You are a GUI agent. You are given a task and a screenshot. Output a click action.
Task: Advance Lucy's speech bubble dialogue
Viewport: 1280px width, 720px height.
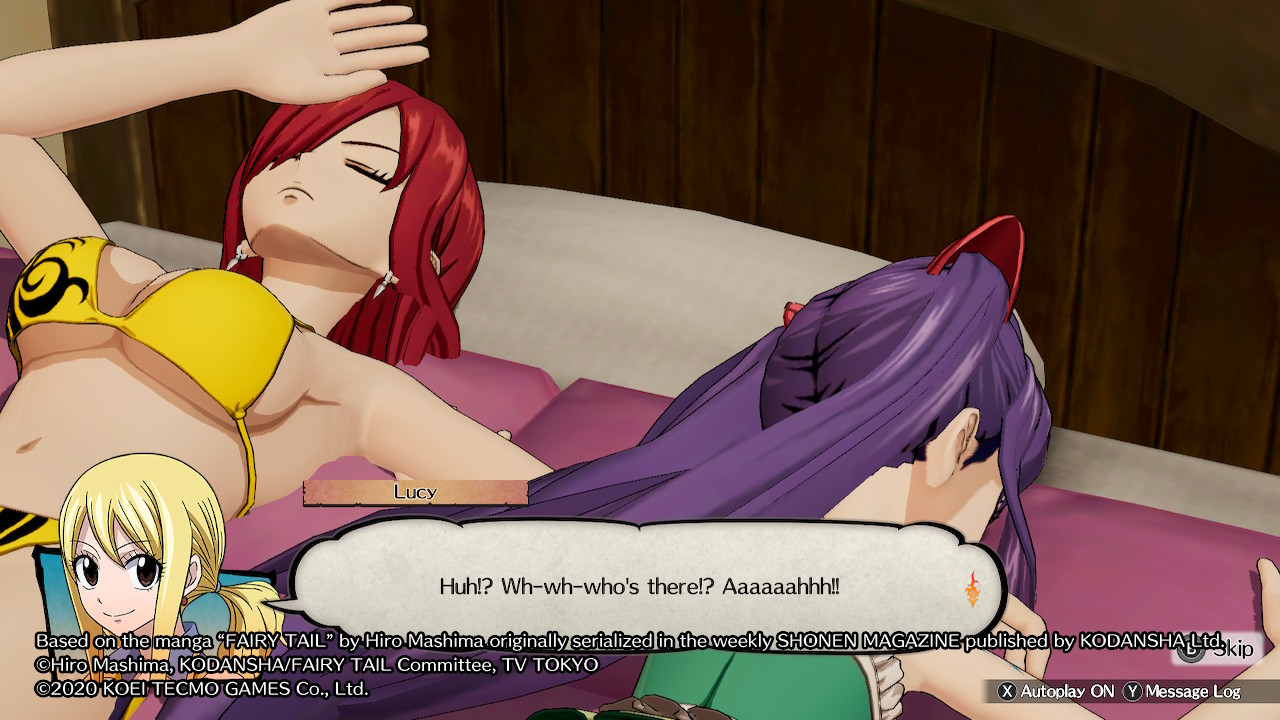click(x=638, y=586)
